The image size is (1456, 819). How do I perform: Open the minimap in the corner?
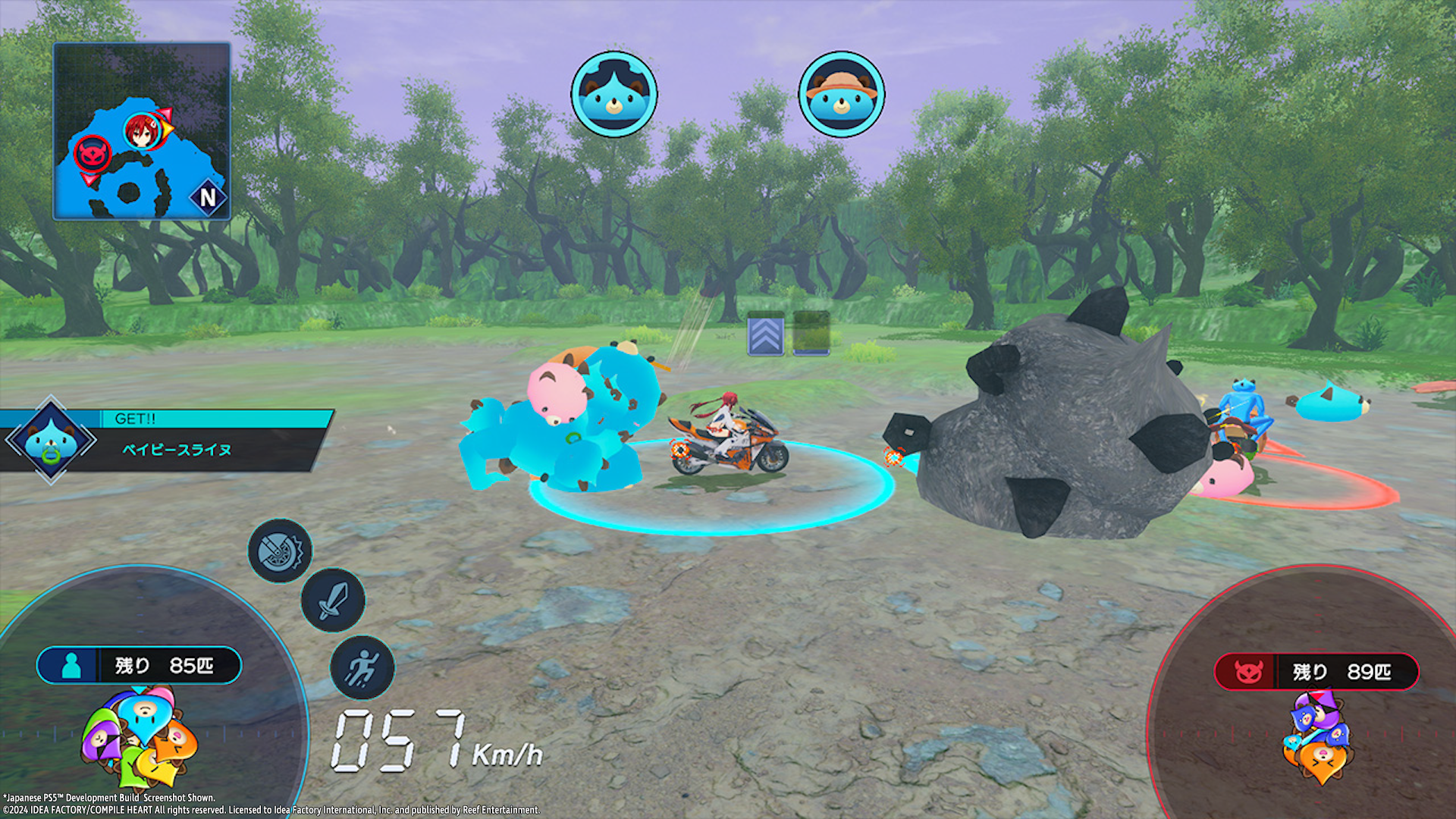pyautogui.click(x=142, y=131)
